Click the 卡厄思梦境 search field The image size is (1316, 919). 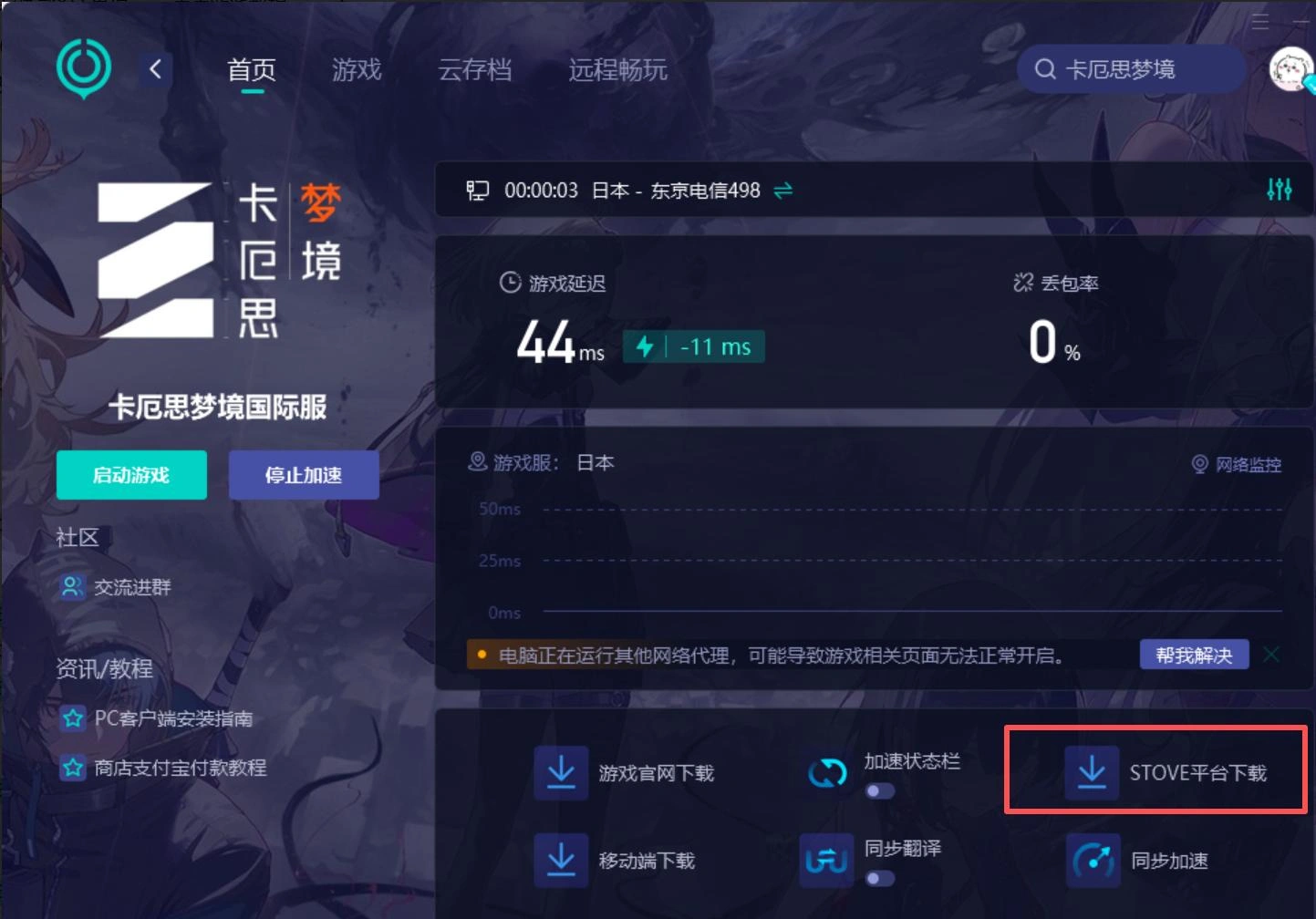pyautogui.click(x=1131, y=68)
